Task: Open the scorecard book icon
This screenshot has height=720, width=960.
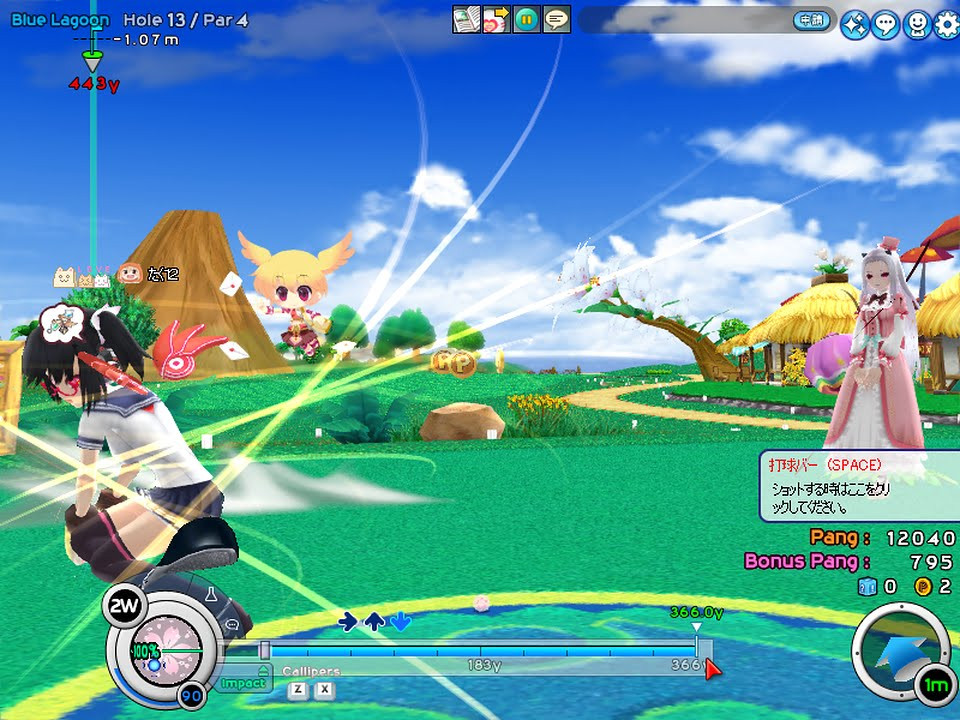Action: tap(467, 19)
